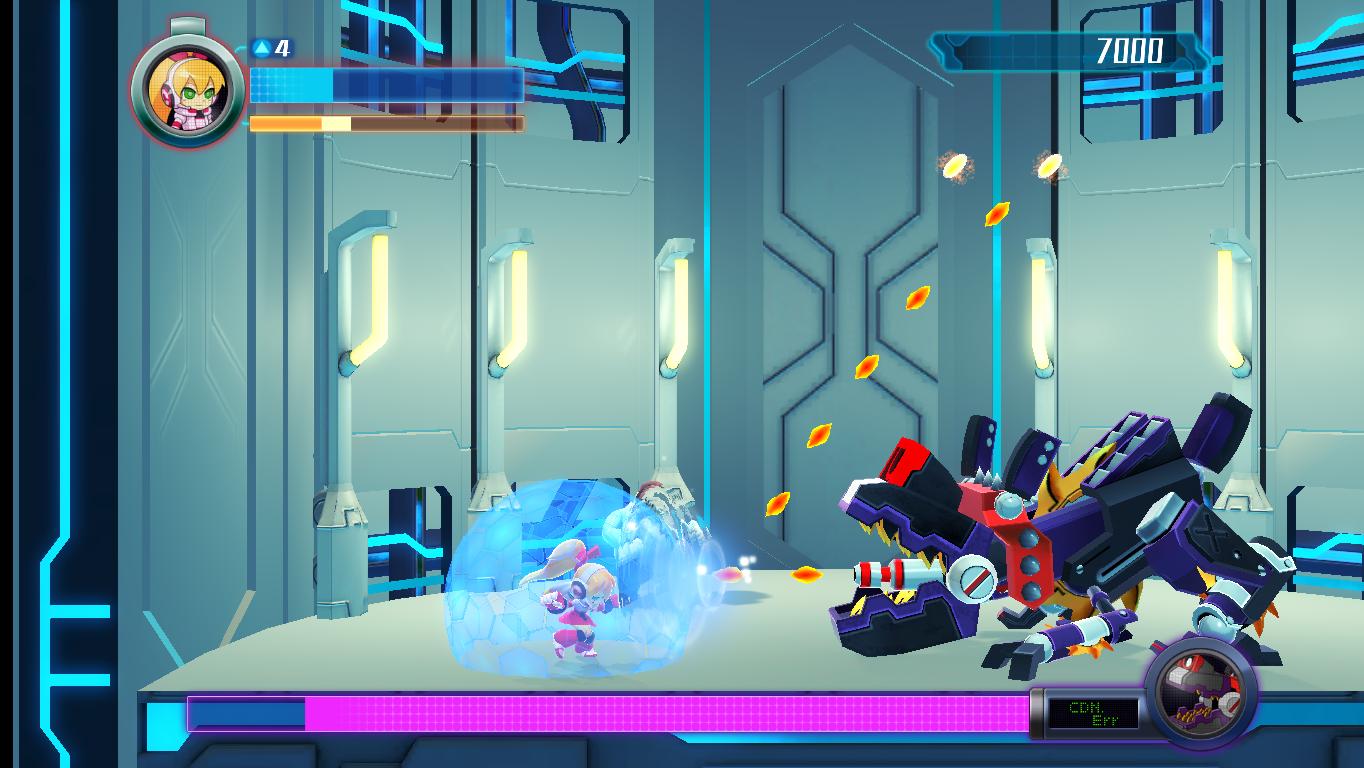The image size is (1364, 768).
Task: Expand the score panel at top right
Action: tap(1055, 49)
